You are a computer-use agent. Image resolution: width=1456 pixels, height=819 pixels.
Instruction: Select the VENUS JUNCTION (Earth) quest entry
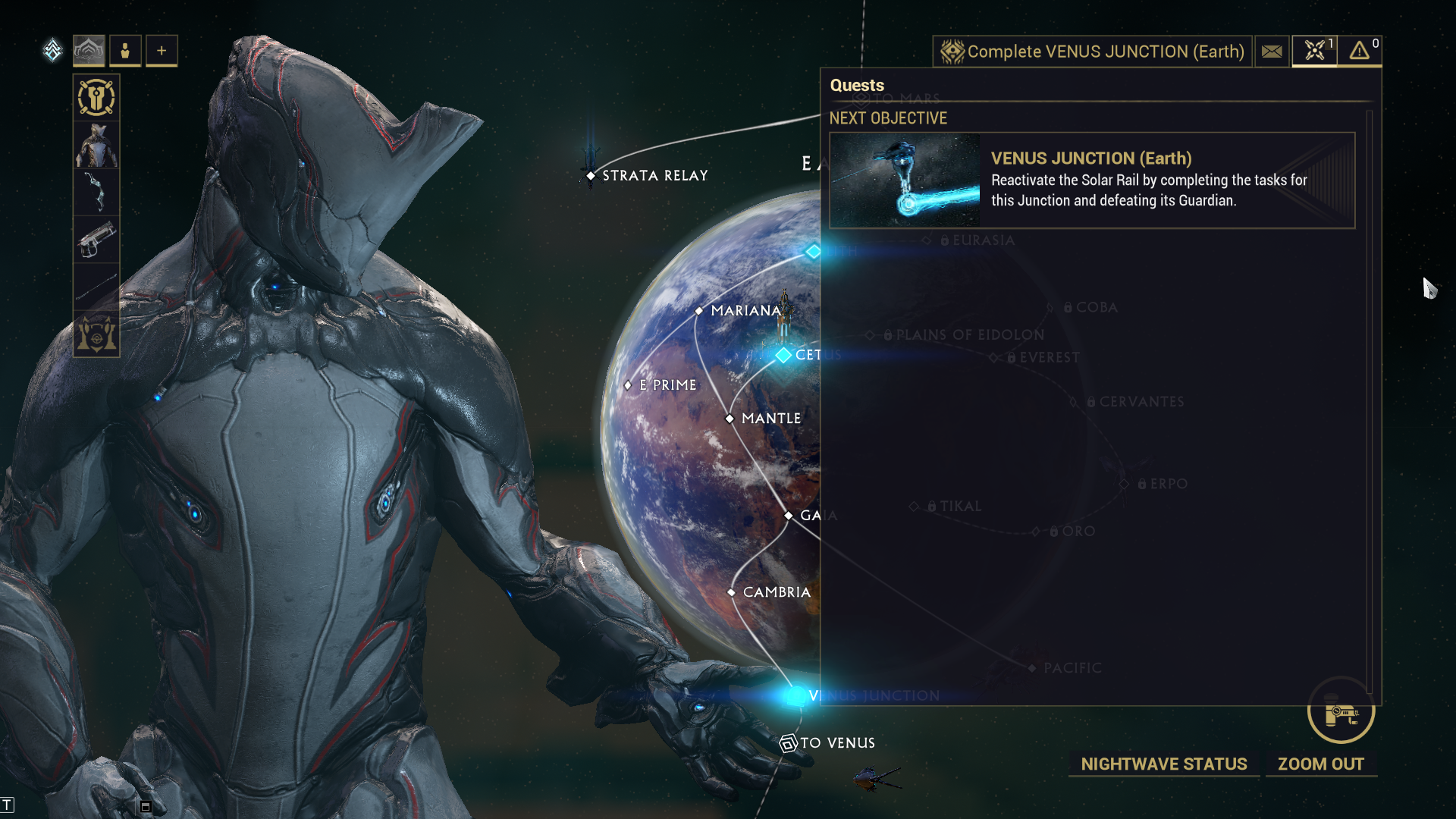1092,180
